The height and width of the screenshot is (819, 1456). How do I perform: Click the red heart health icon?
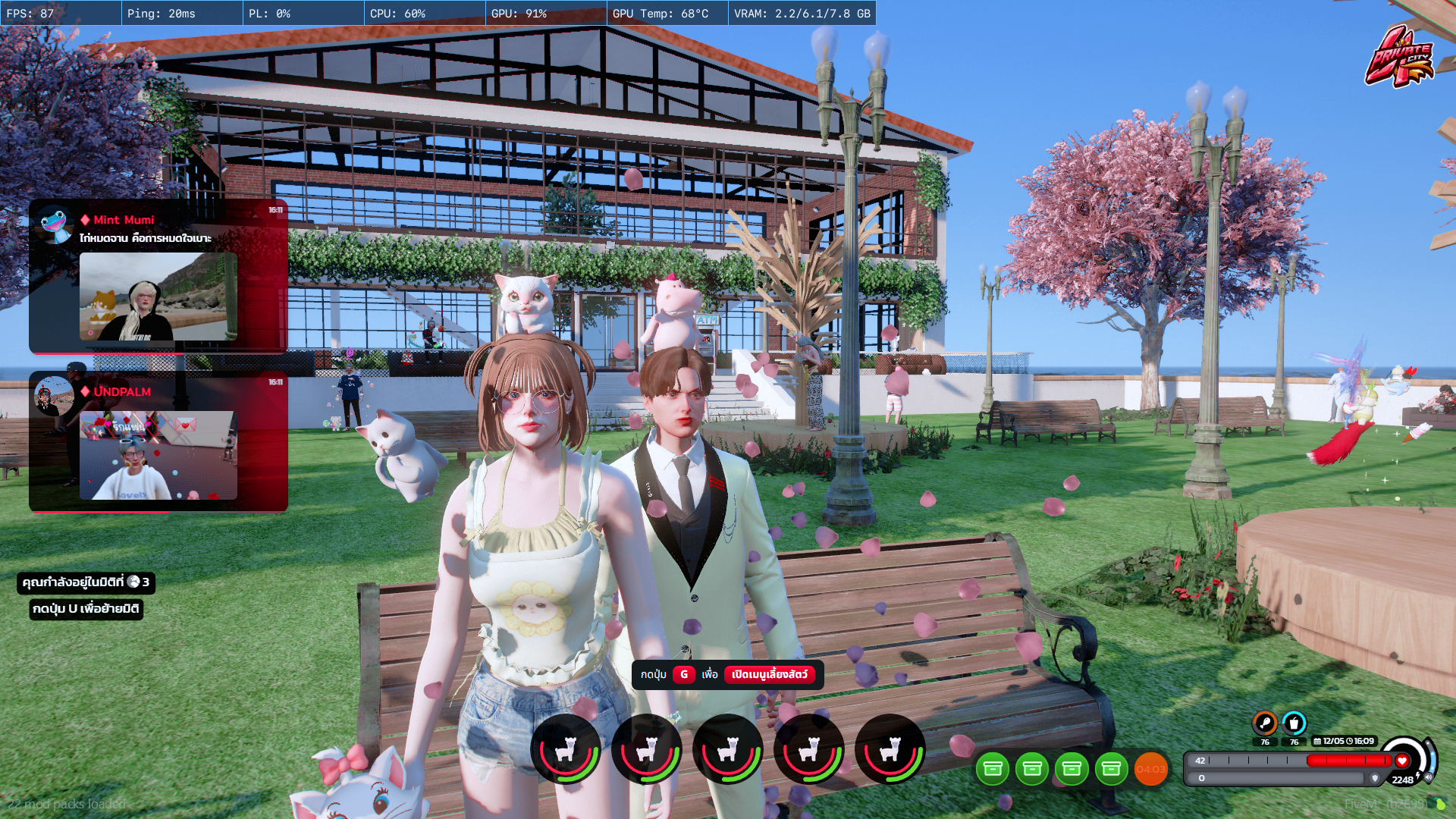(1402, 761)
